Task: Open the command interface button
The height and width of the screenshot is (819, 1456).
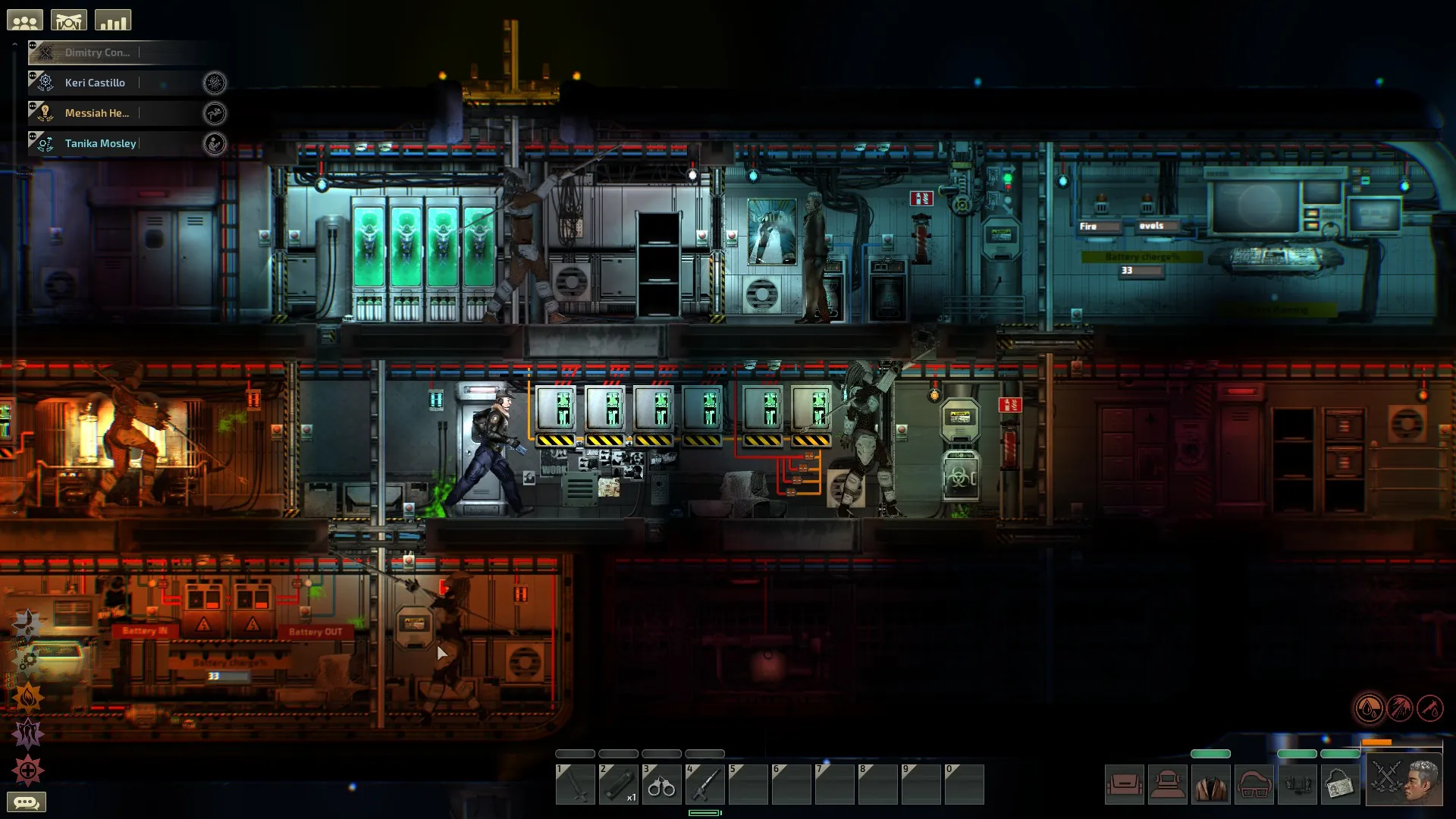Action: point(69,20)
